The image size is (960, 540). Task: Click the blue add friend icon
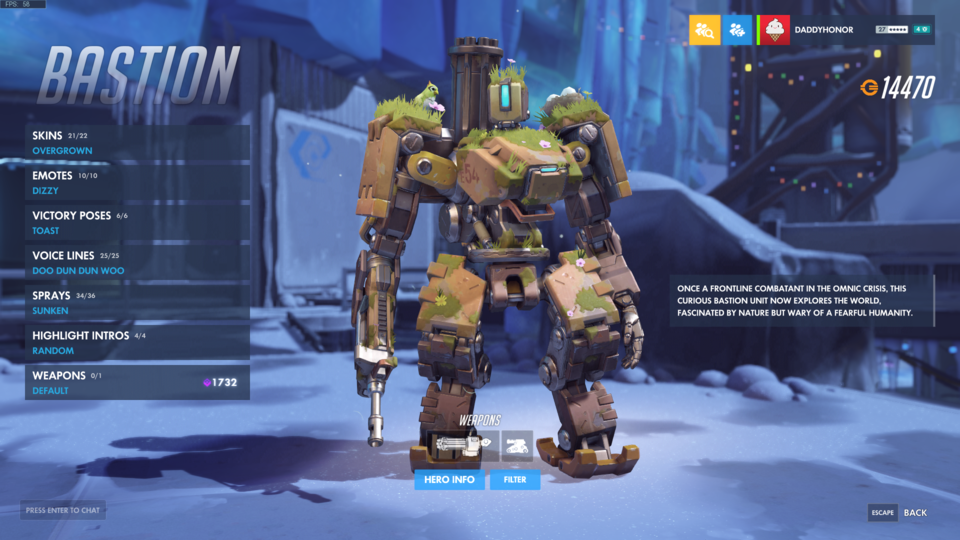pyautogui.click(x=739, y=30)
